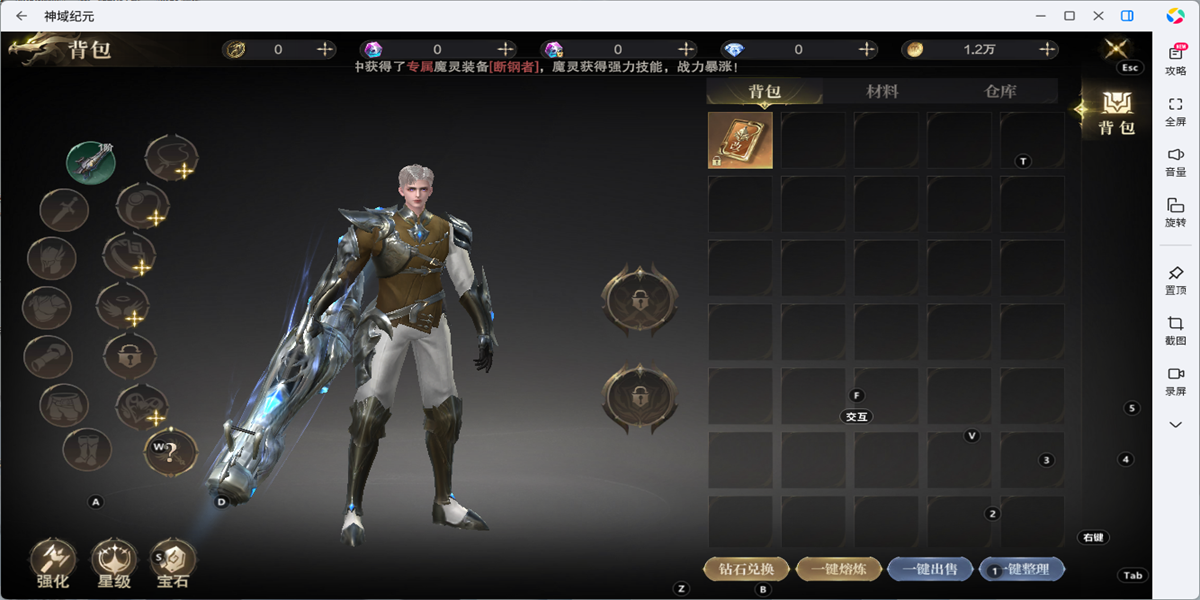Open the 强化 enhancement menu
This screenshot has width=1200, height=600.
[x=53, y=563]
